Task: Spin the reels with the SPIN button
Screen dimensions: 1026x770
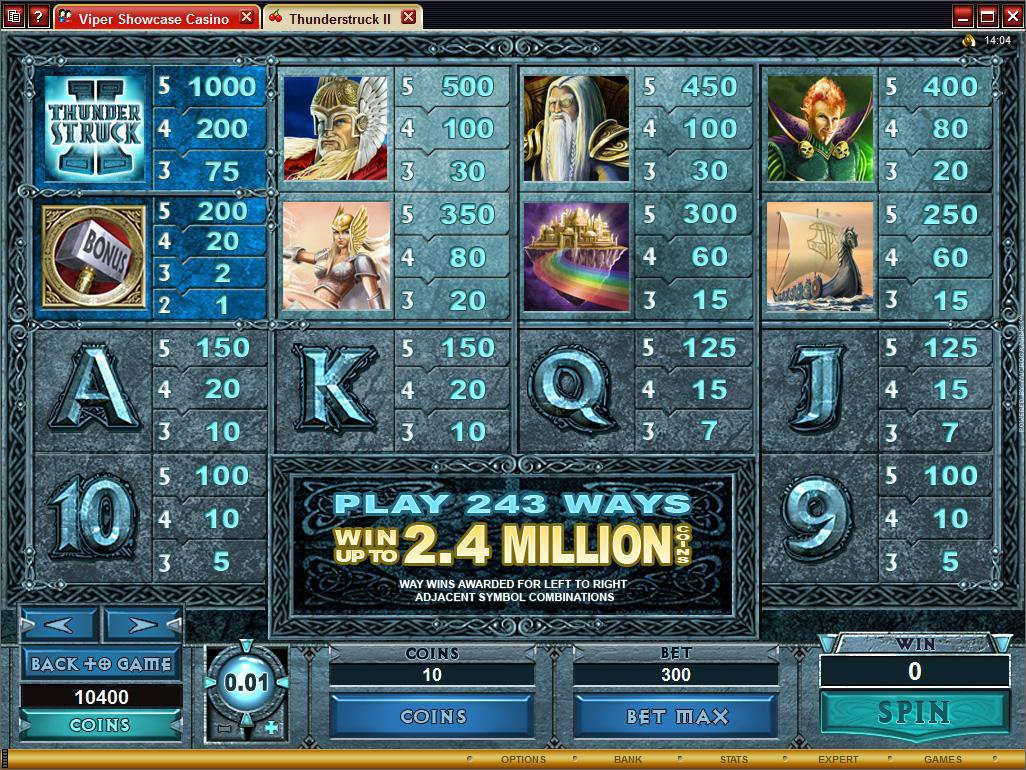Action: 914,712
